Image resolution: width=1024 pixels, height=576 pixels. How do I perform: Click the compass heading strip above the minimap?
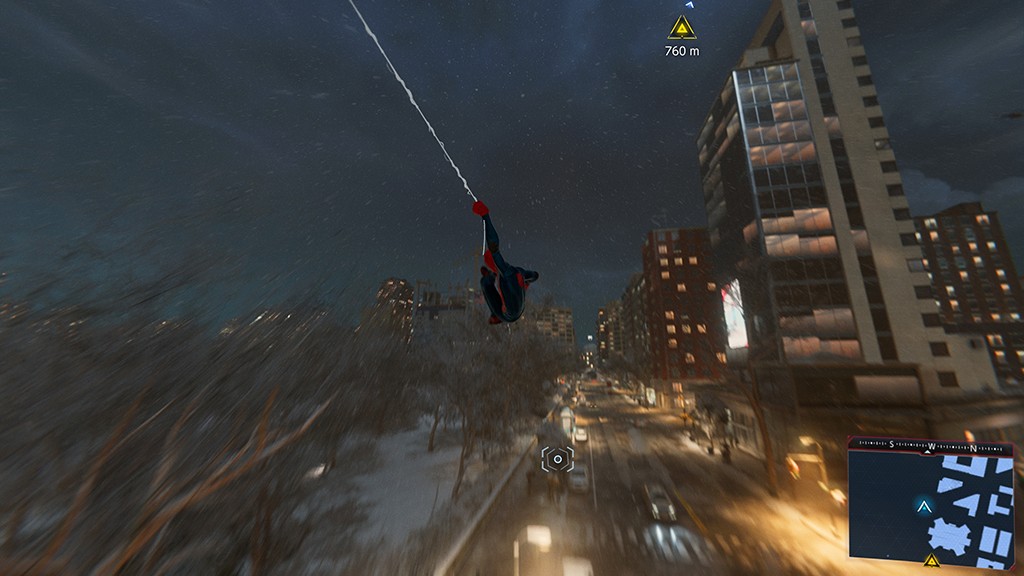pyautogui.click(x=930, y=444)
